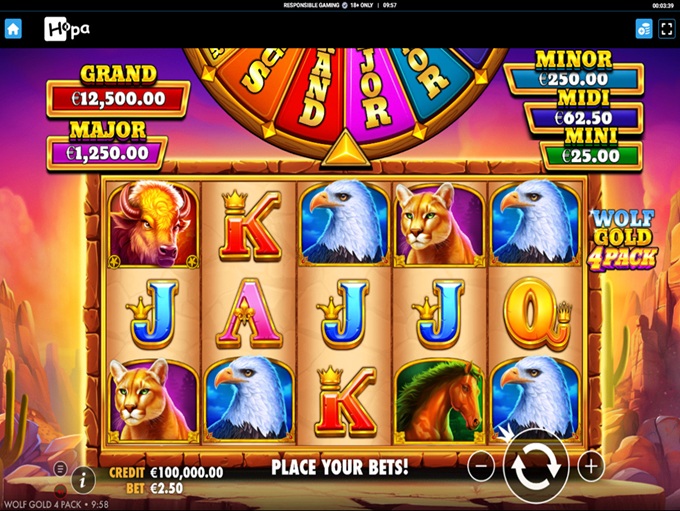Viewport: 680px width, 511px height.
Task: Increase the bet with the plus button
Action: (x=591, y=466)
